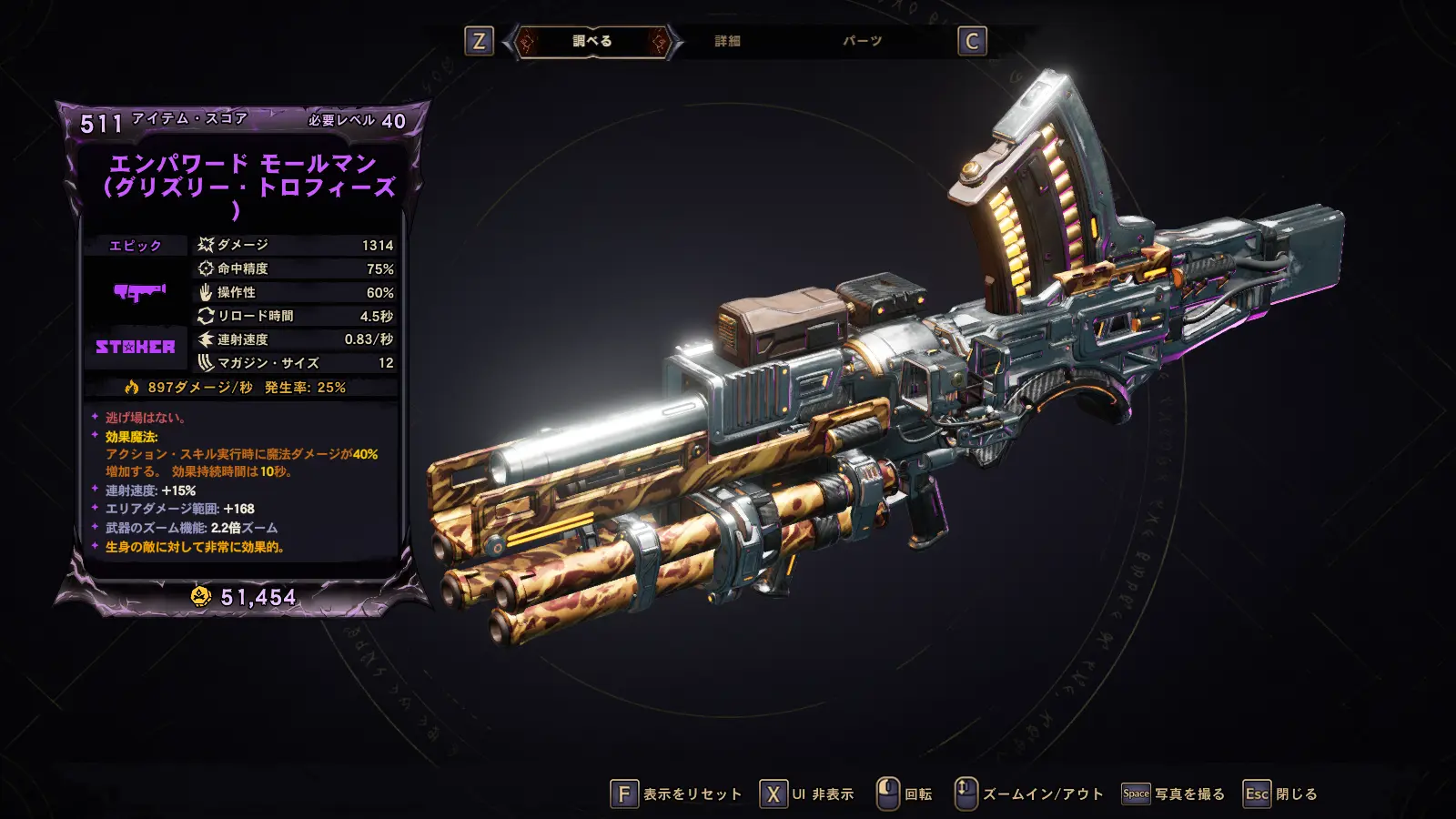Hide the interface with UI 非表示

pos(807,794)
